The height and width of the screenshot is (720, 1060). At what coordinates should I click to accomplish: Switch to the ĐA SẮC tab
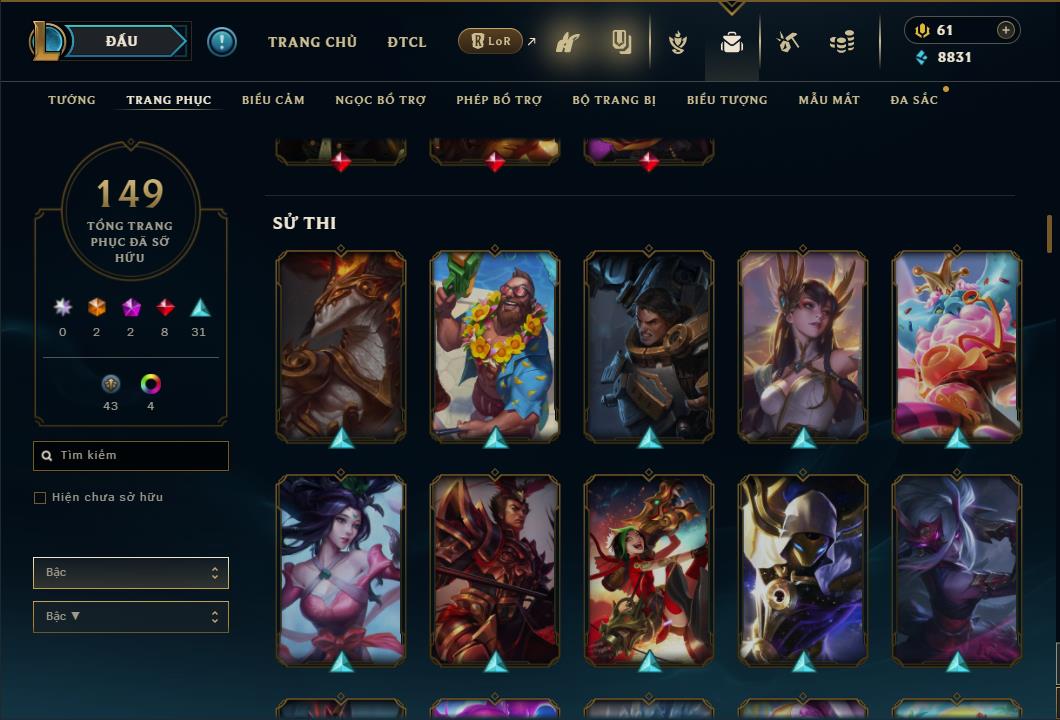coord(914,100)
